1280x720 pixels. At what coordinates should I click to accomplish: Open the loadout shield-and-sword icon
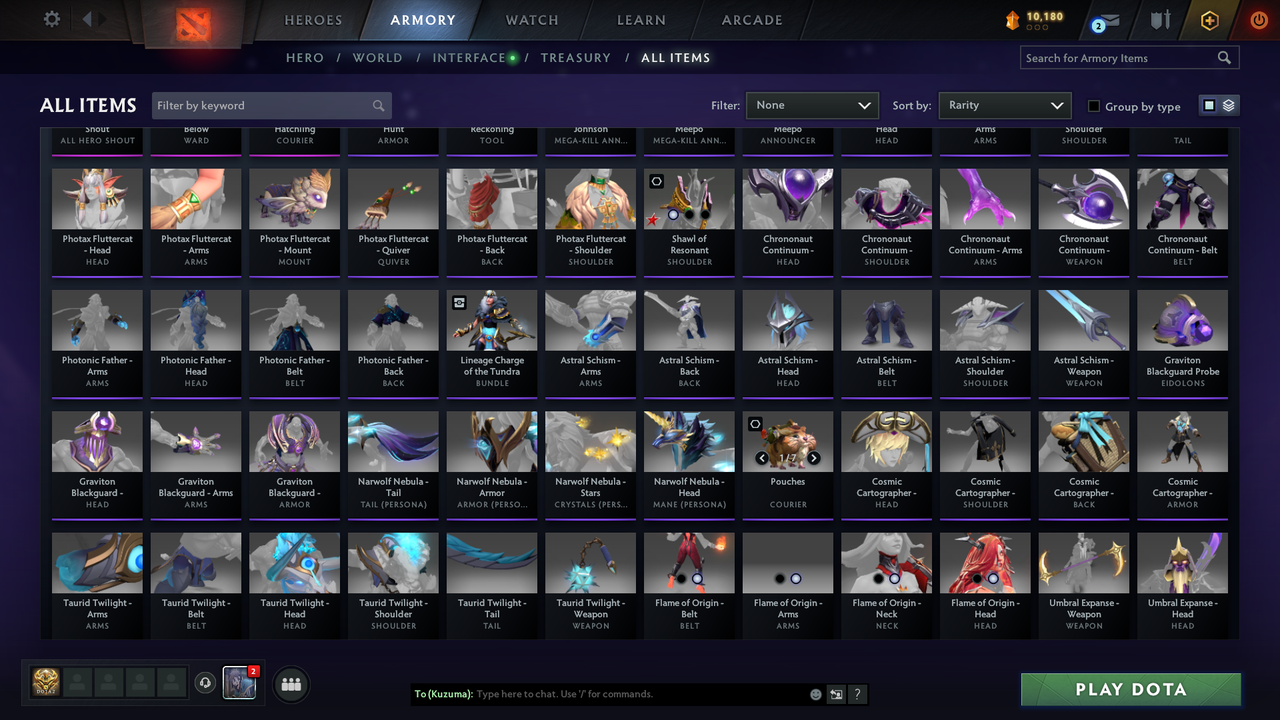(1162, 18)
